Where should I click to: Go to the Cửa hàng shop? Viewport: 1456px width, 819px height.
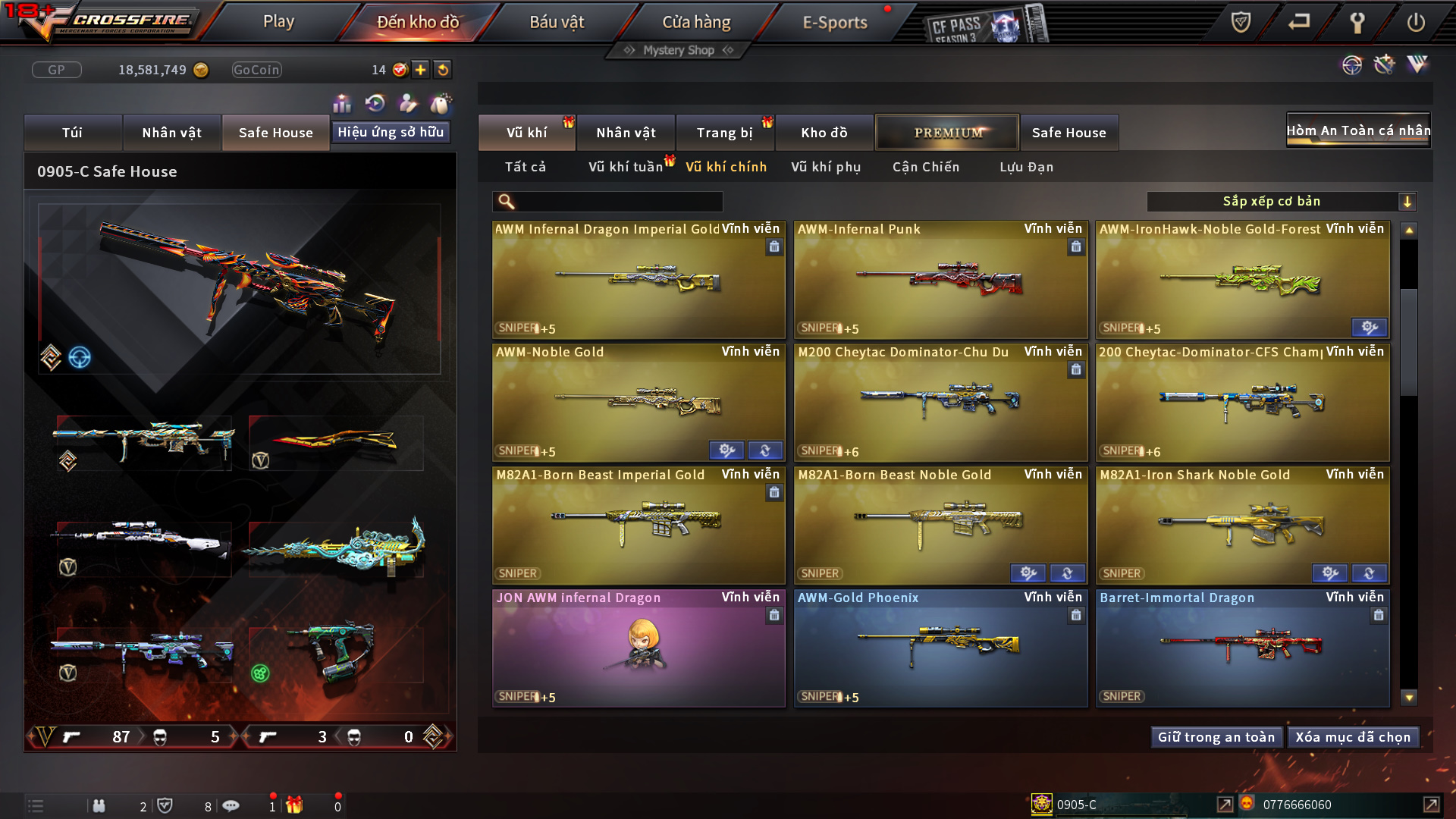pos(696,22)
